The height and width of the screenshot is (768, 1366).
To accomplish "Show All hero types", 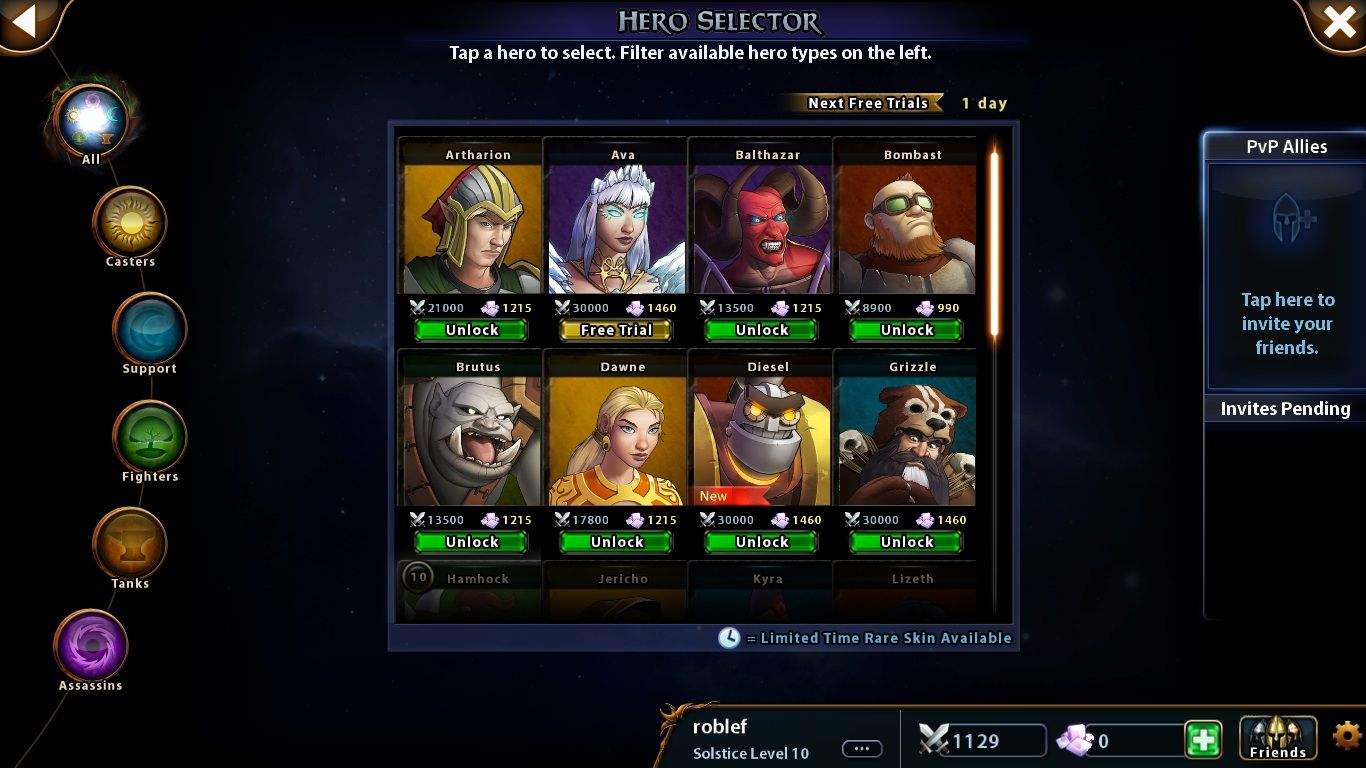I will pos(90,120).
